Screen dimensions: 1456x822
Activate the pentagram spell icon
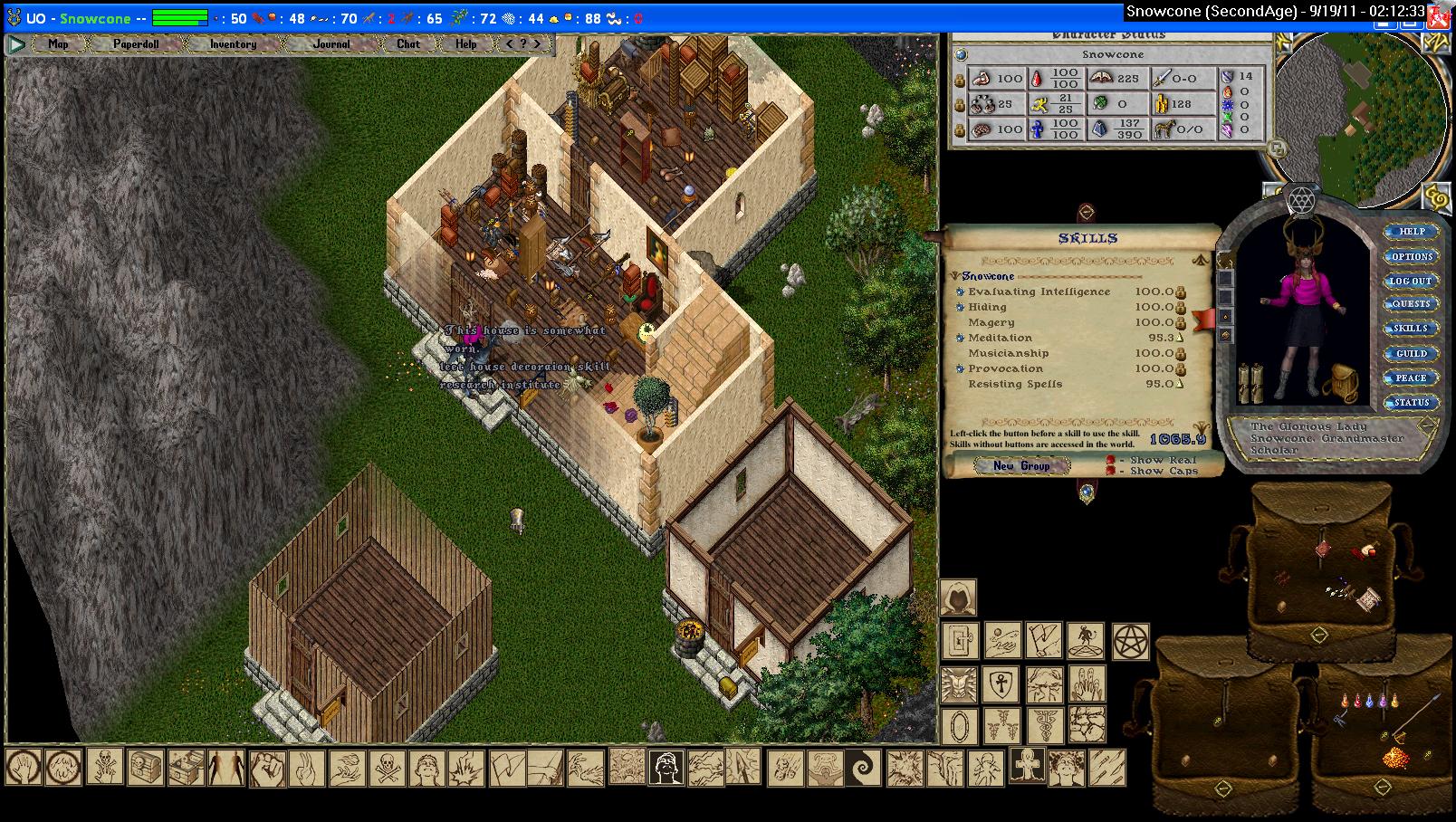tap(1130, 642)
